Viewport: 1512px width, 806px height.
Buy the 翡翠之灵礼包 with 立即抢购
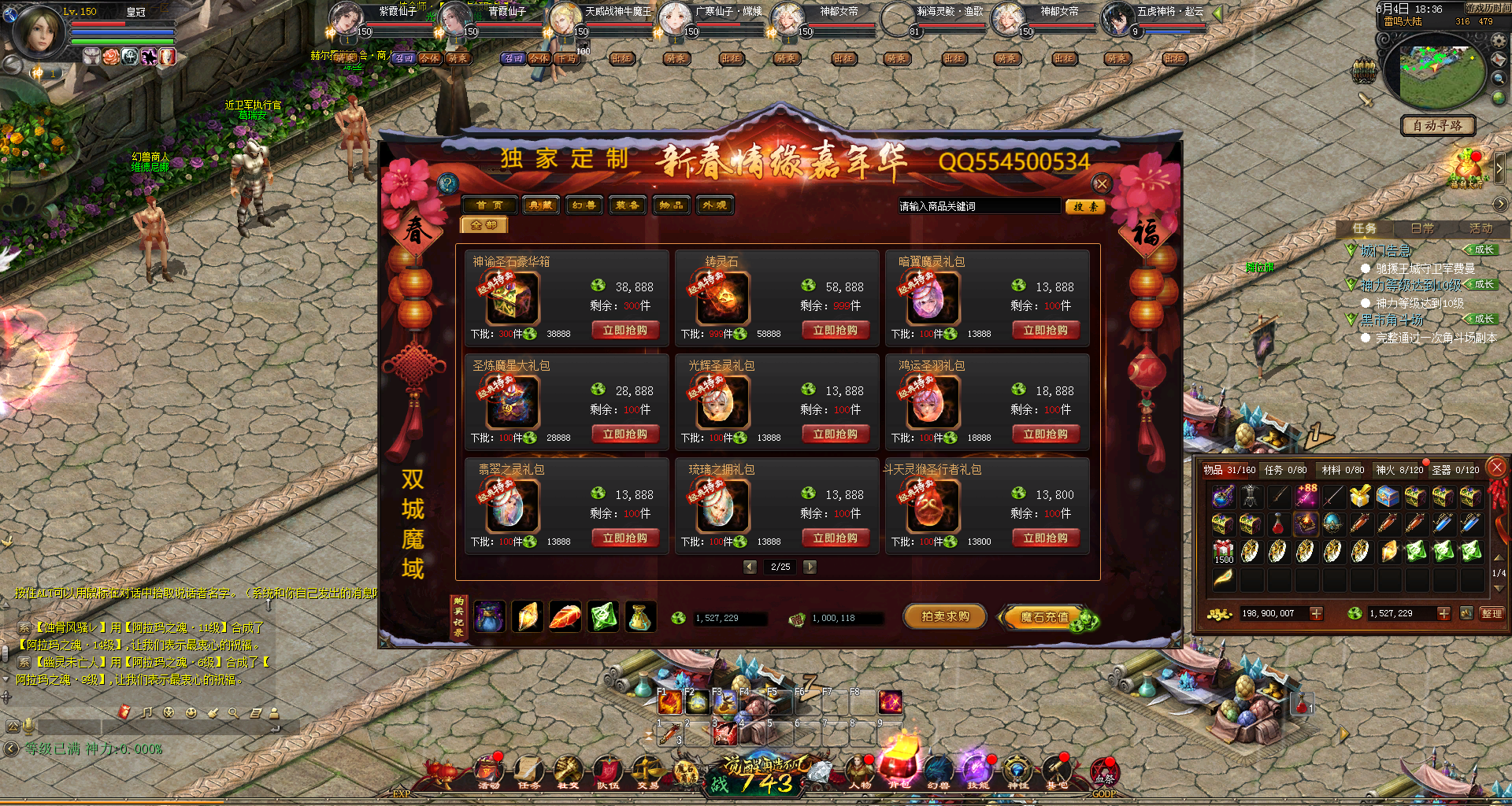625,538
